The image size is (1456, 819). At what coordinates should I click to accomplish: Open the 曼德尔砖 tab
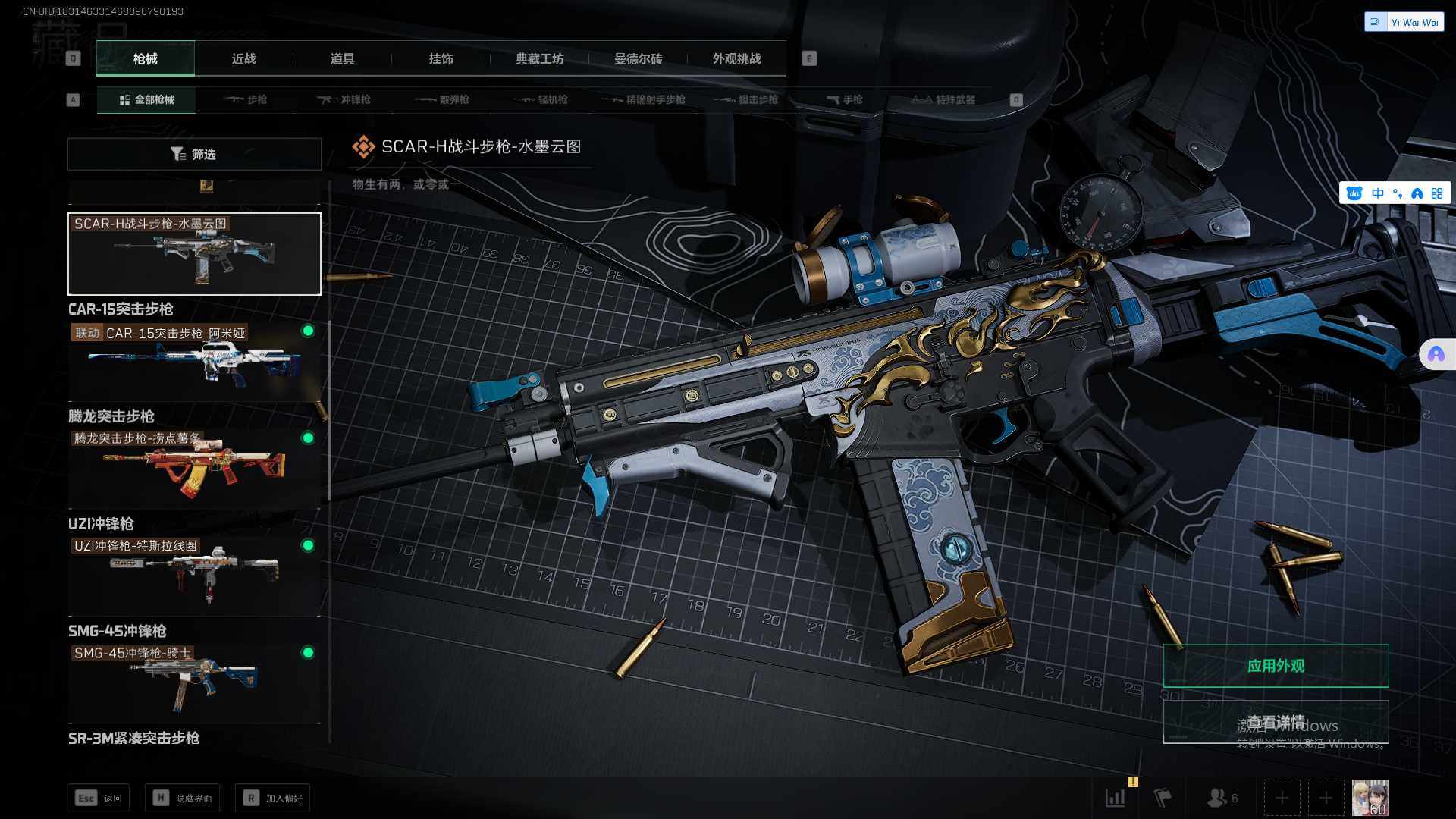pos(638,59)
